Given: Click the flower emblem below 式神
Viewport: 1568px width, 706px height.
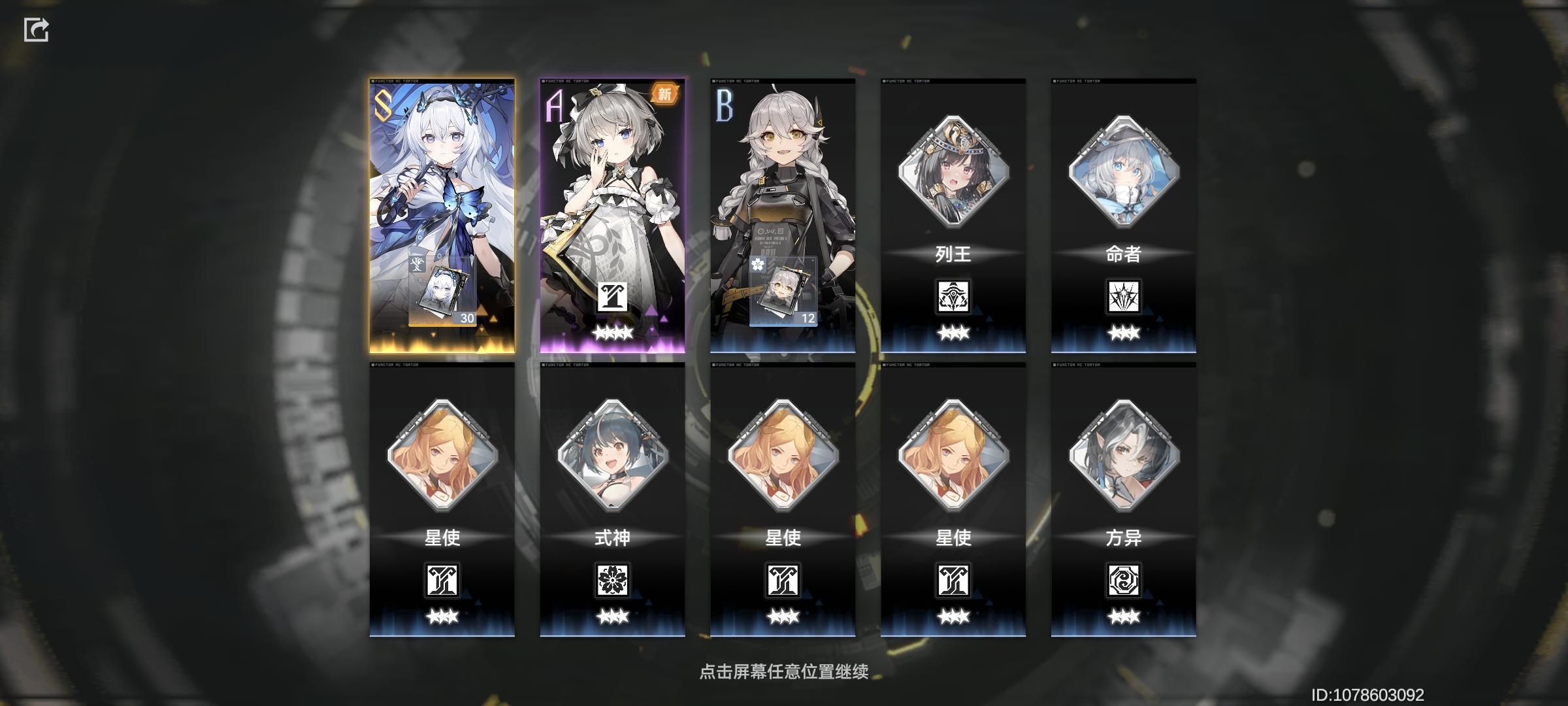Looking at the screenshot, I should tap(613, 581).
